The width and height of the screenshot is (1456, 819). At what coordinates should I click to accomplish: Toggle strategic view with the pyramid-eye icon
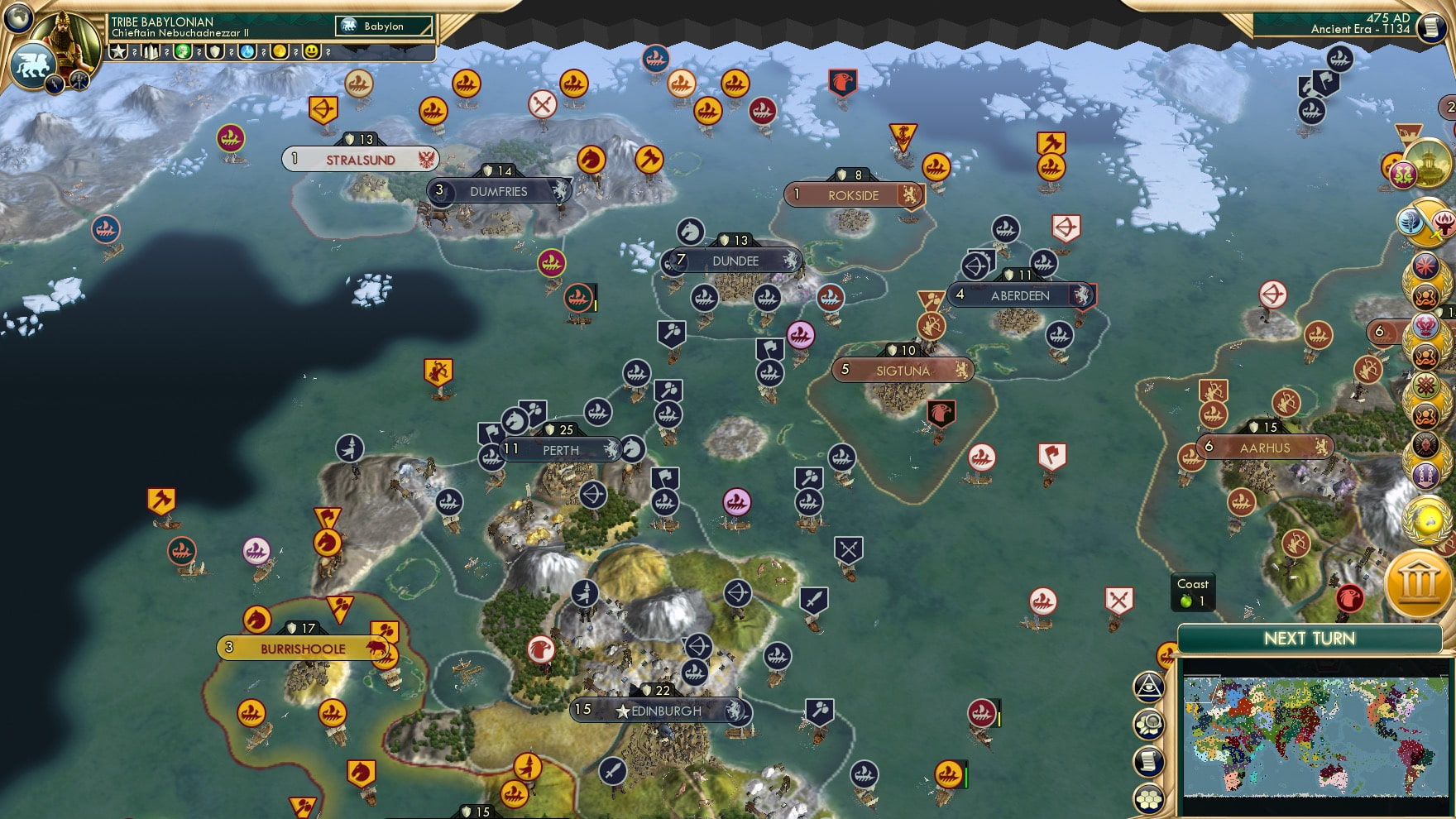[x=1150, y=686]
